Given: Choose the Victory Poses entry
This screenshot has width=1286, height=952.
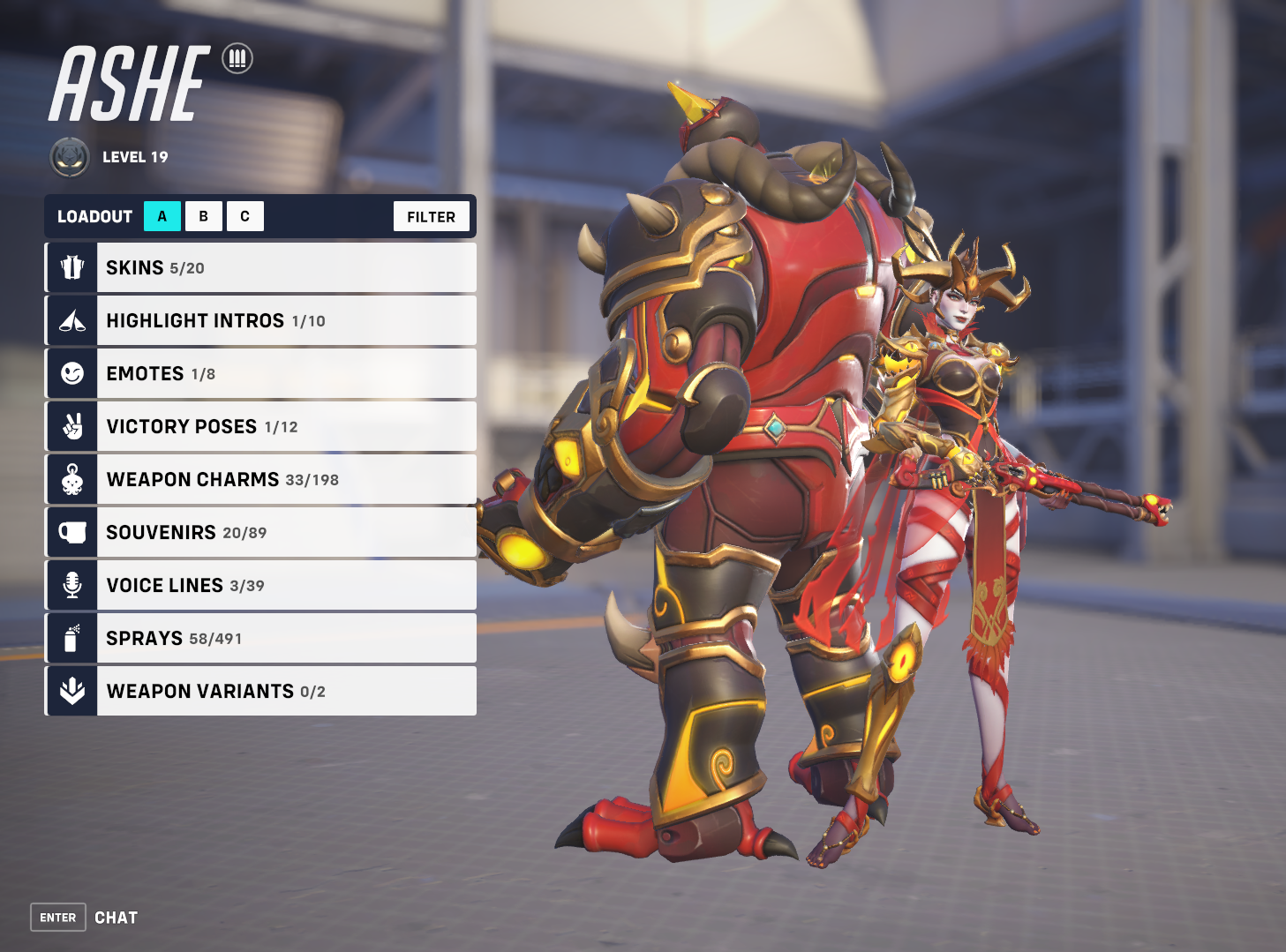Looking at the screenshot, I should (x=260, y=426).
